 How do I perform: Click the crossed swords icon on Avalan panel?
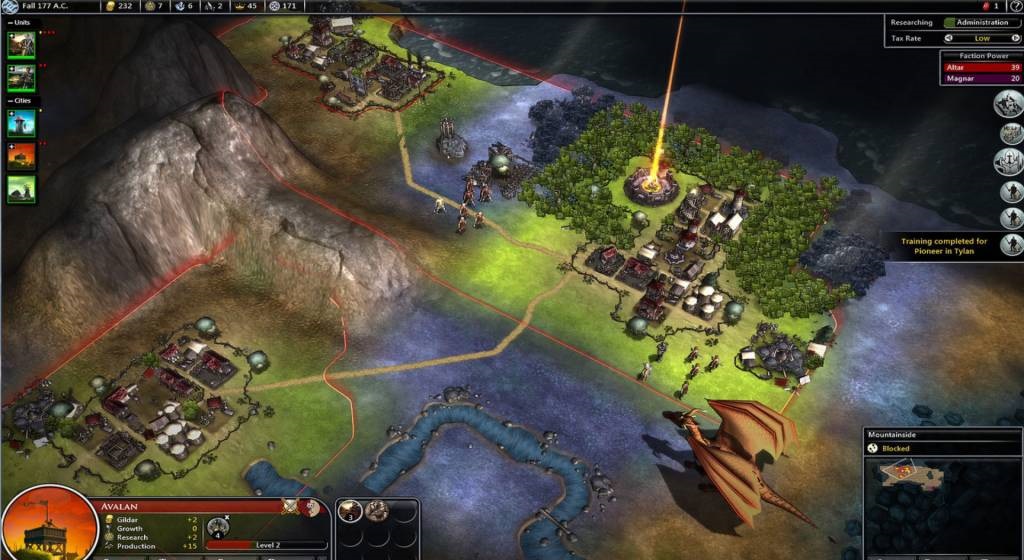[291, 507]
